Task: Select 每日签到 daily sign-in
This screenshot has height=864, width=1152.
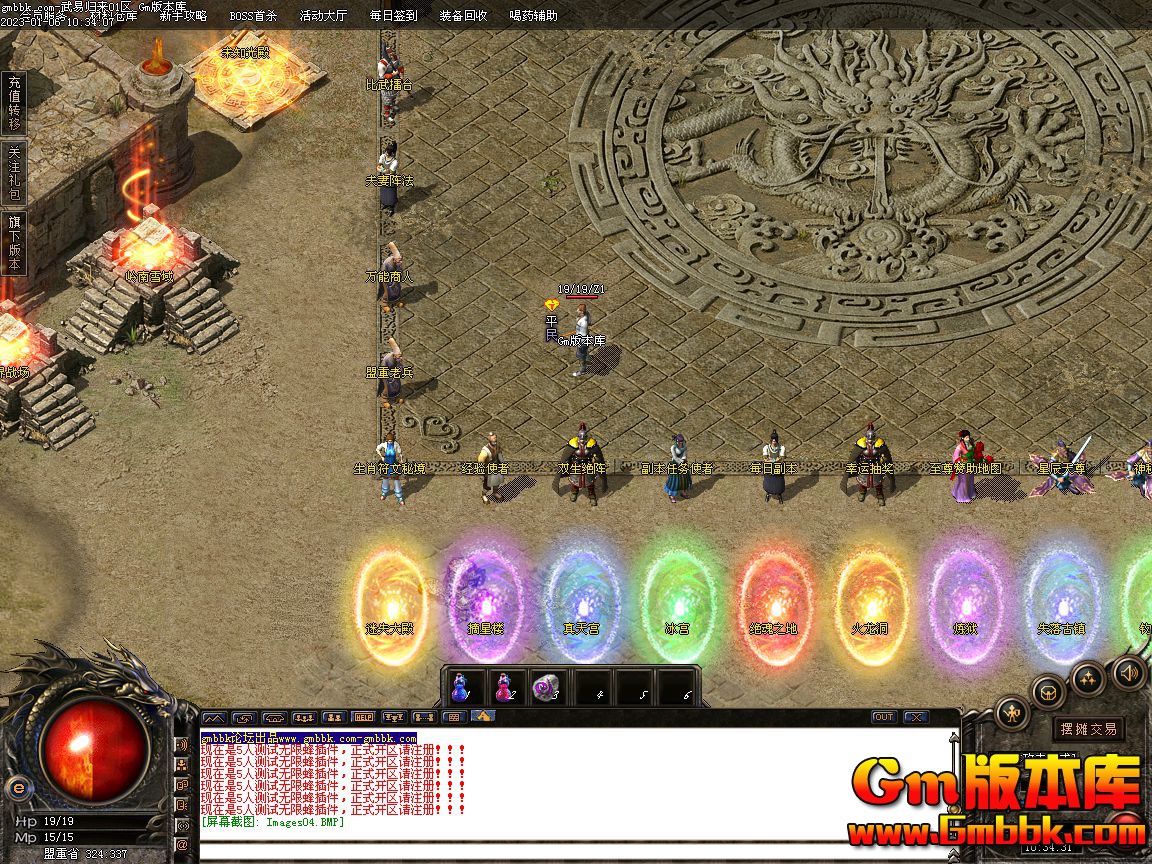Action: click(x=393, y=16)
